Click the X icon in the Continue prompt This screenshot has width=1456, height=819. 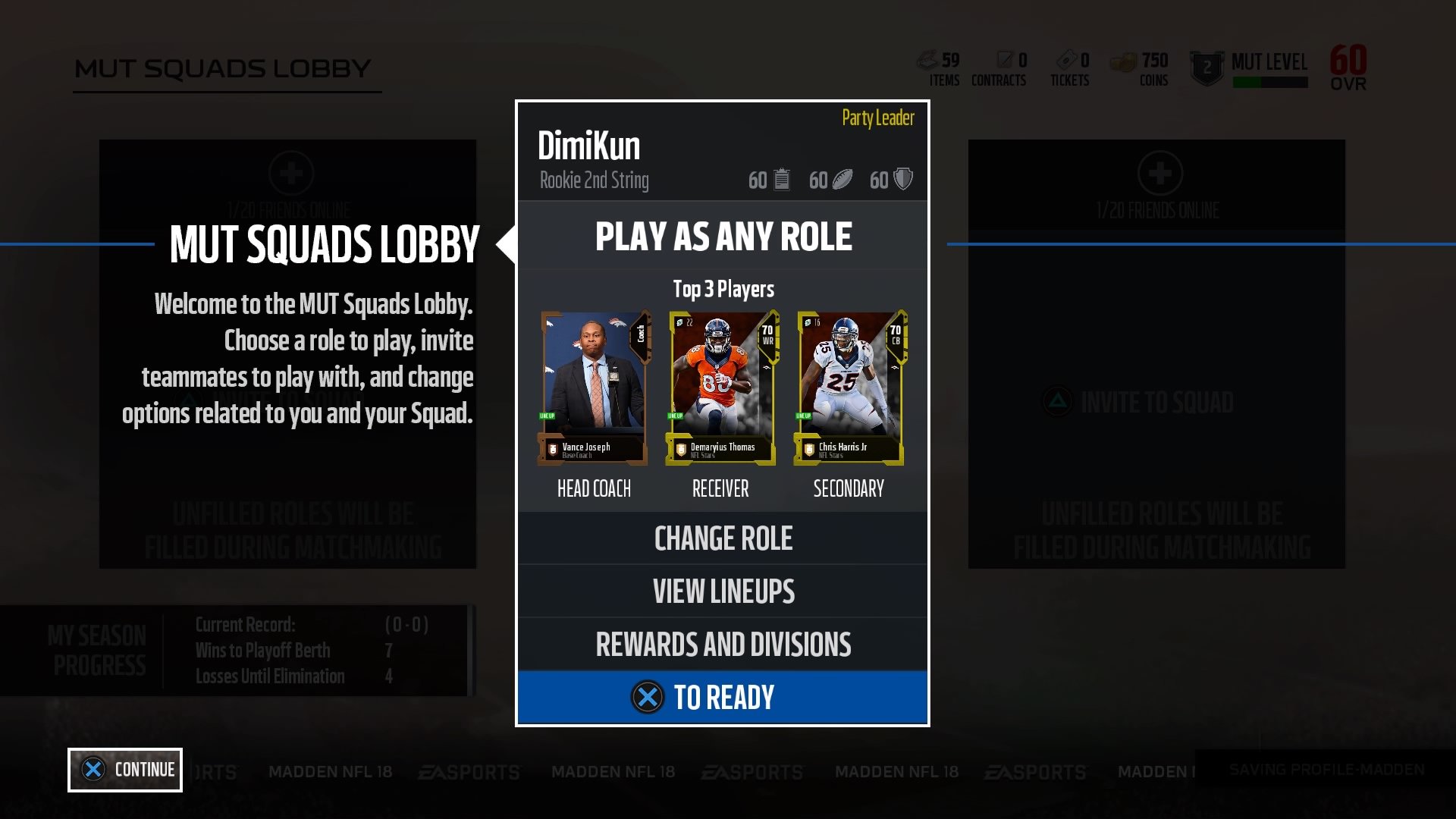tap(94, 770)
